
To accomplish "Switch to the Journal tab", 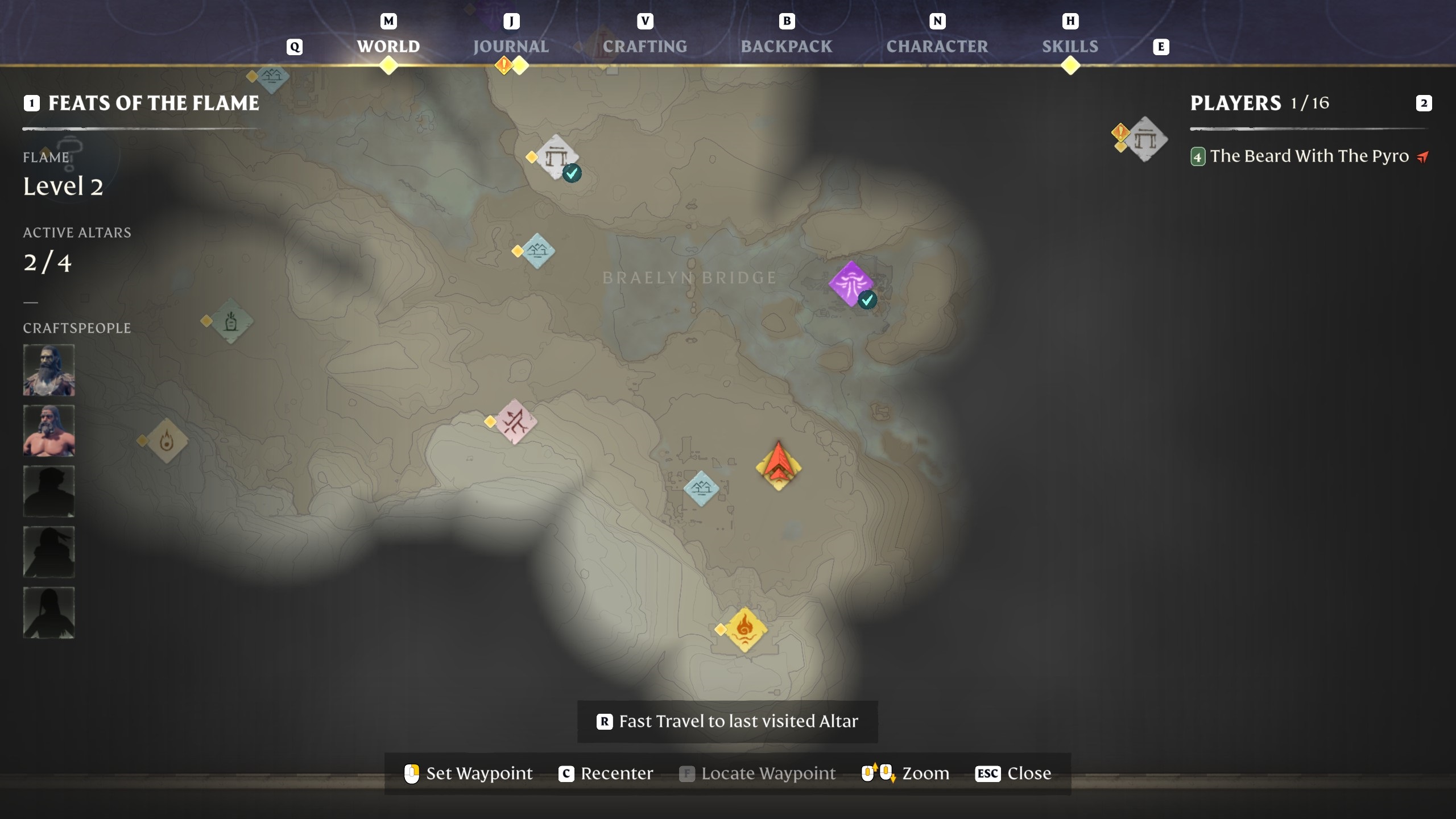I will click(510, 45).
